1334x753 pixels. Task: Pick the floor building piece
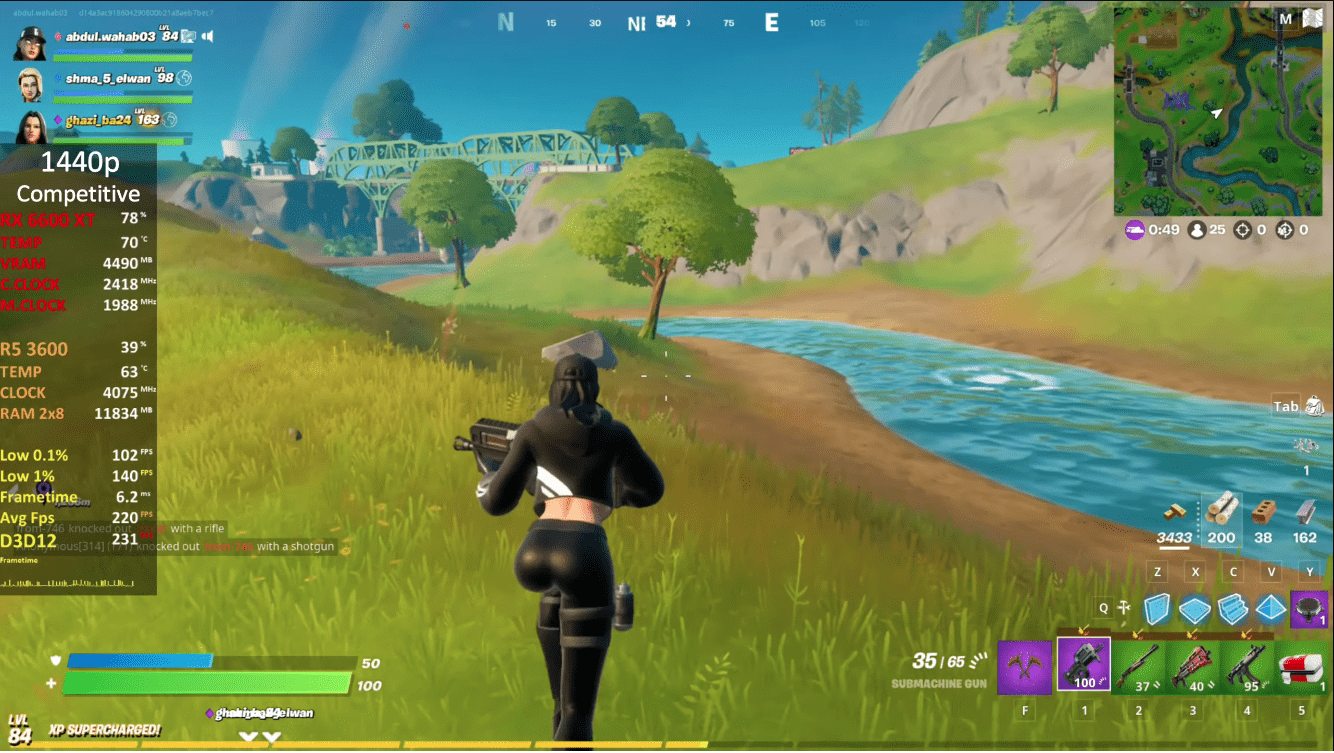point(1195,608)
